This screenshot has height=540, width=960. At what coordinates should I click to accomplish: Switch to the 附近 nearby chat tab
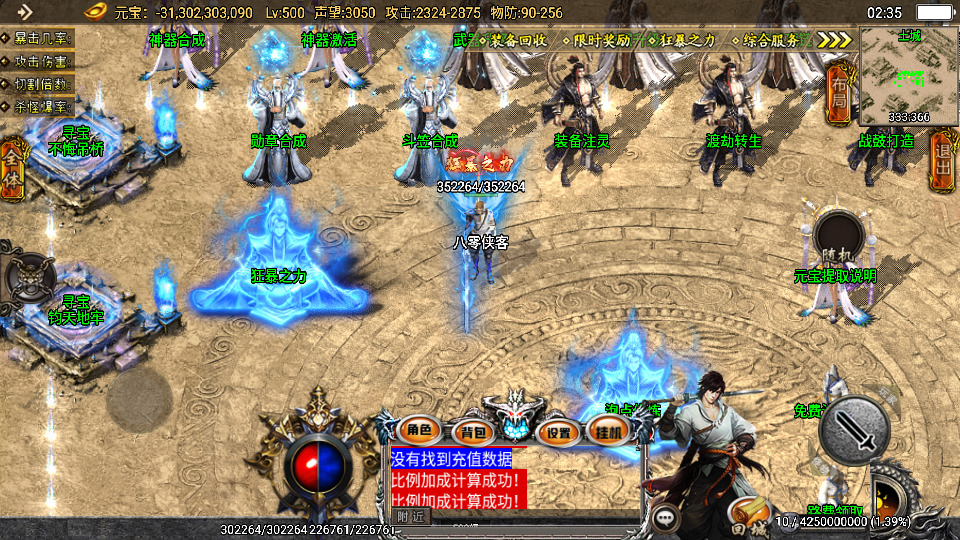(x=410, y=516)
